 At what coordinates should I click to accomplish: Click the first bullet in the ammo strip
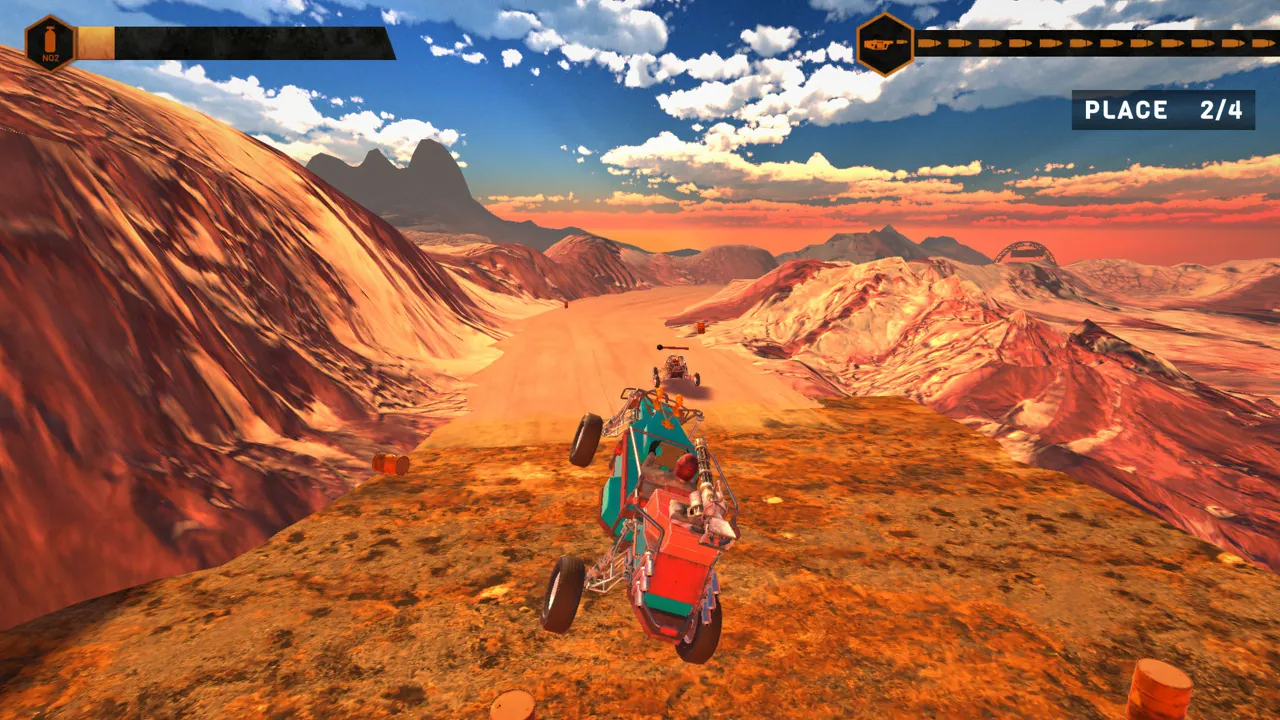(x=930, y=42)
